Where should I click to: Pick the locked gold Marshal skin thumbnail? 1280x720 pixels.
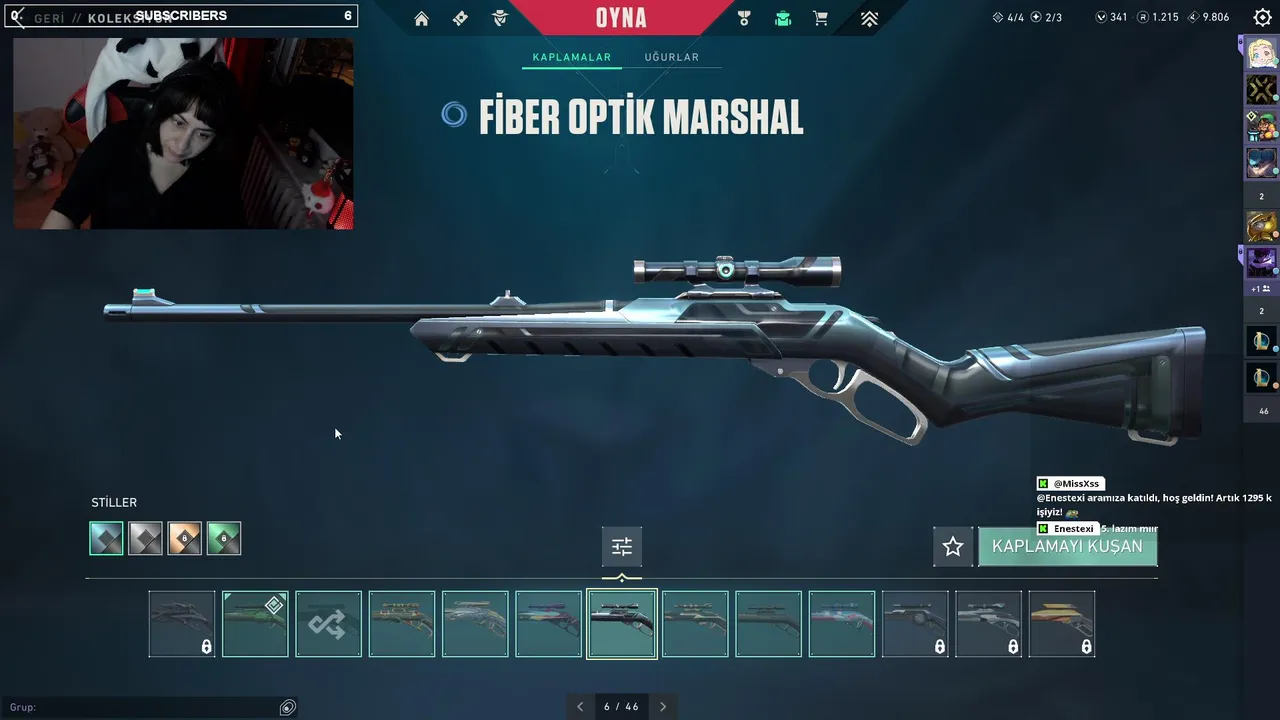[1061, 624]
